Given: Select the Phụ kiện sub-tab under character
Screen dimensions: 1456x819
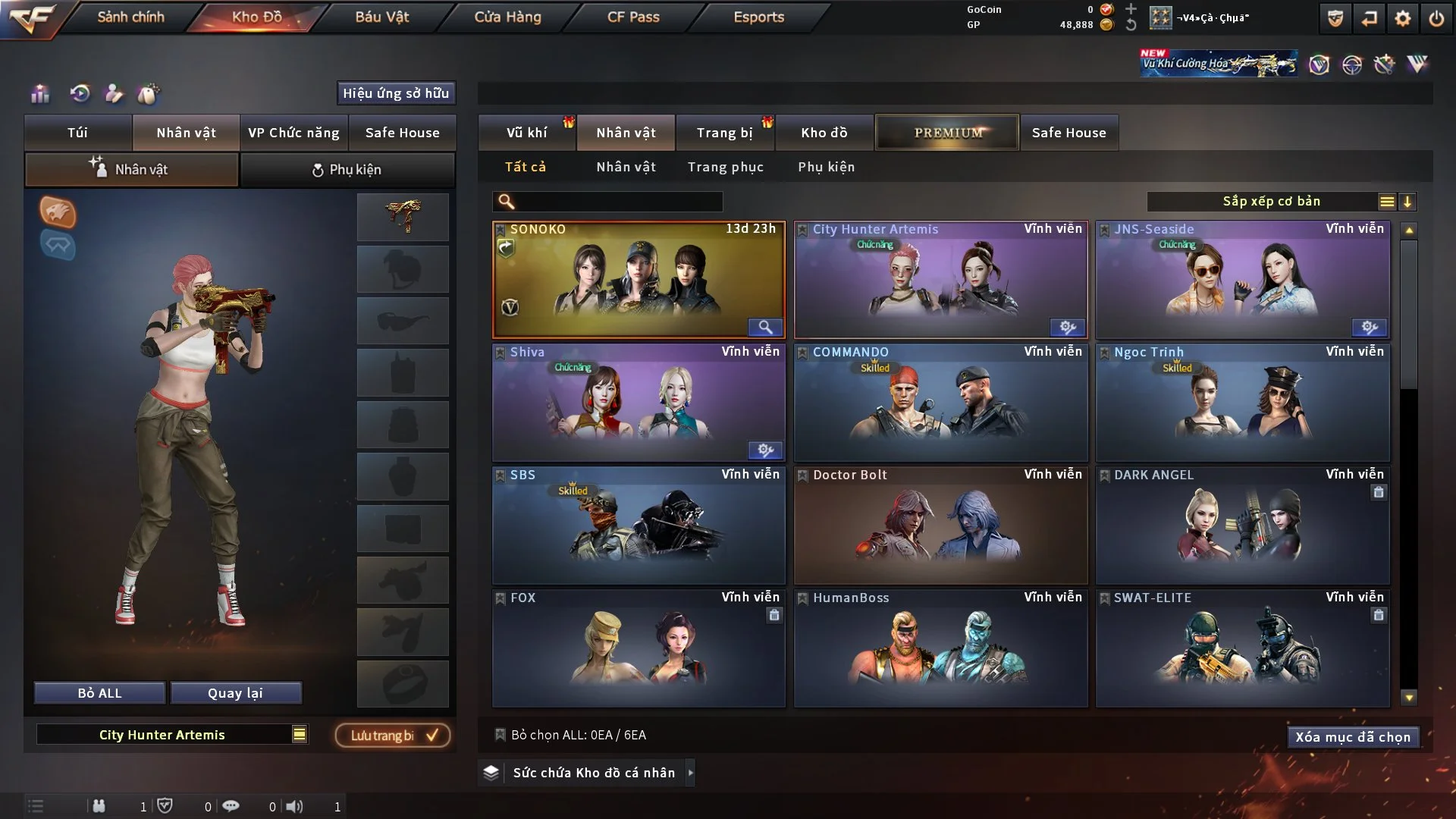Looking at the screenshot, I should [x=347, y=170].
